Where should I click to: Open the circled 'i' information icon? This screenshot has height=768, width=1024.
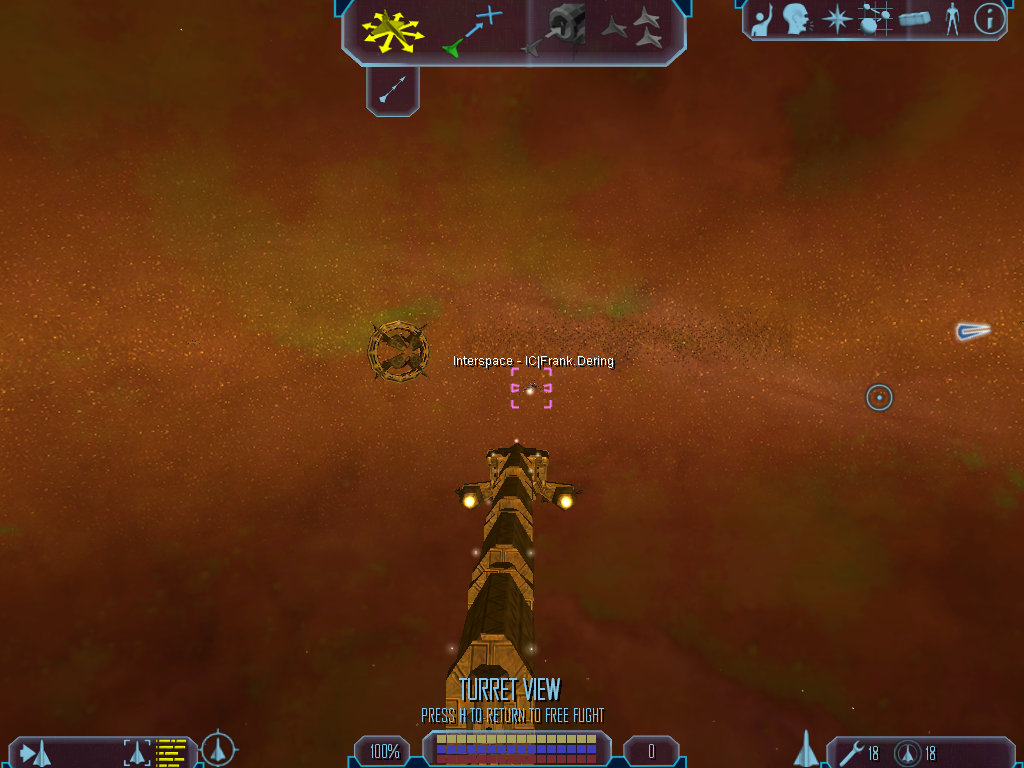click(x=989, y=19)
